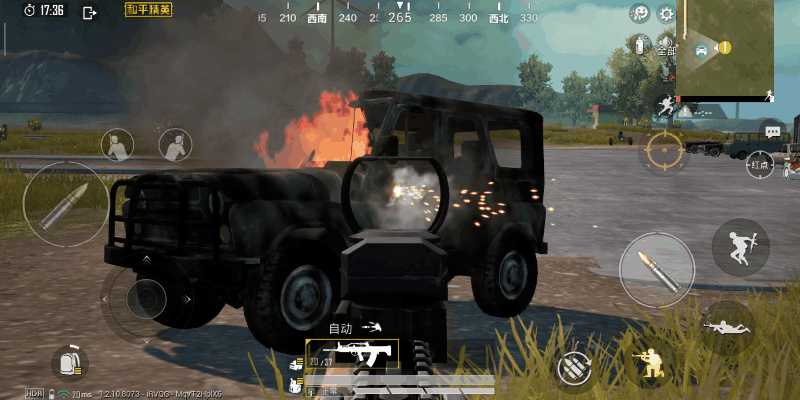The image size is (800, 400).
Task: Open the emote smiley menu
Action: pos(640,13)
